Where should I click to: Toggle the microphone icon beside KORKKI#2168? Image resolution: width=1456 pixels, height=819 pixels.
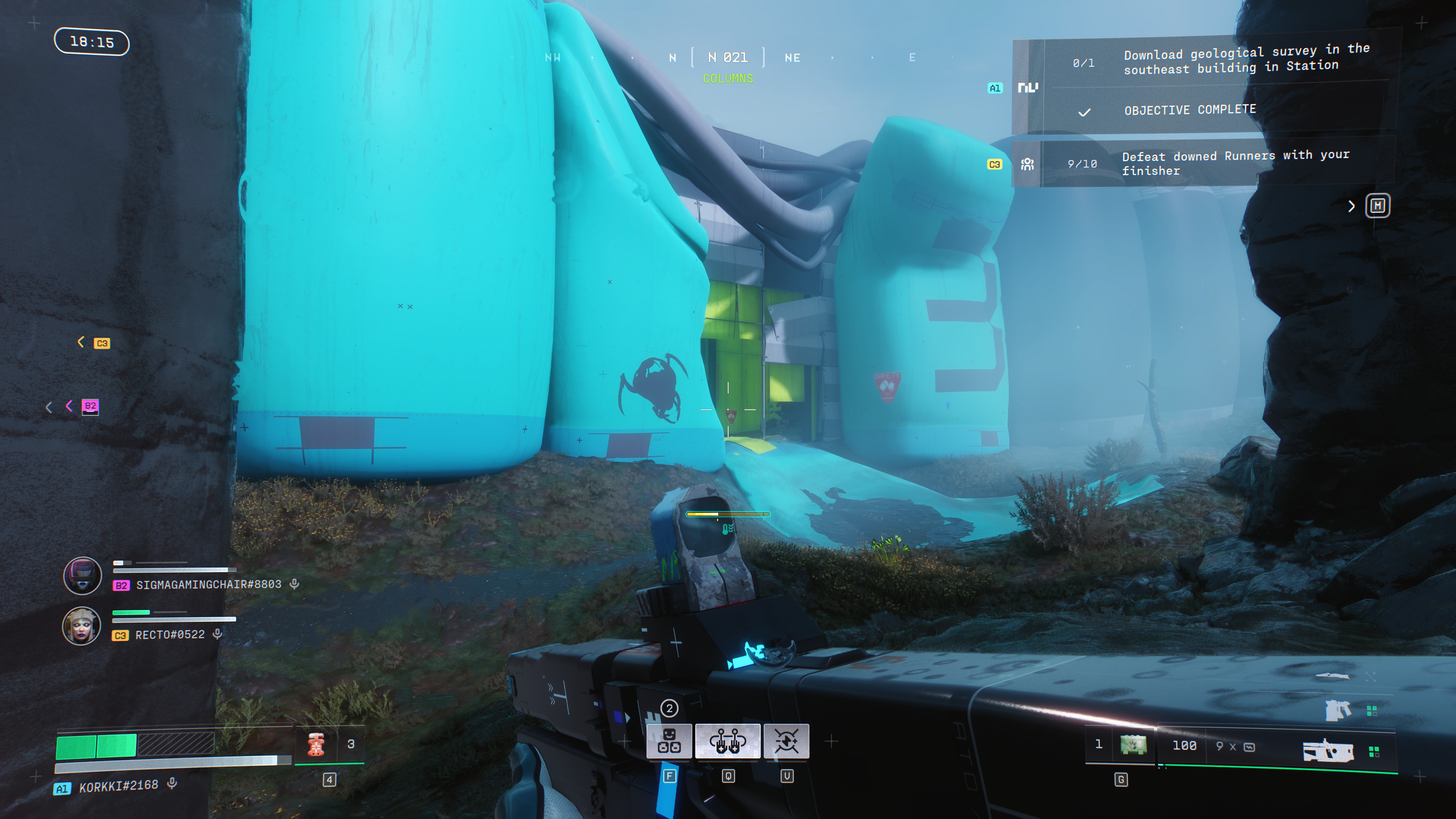[173, 783]
